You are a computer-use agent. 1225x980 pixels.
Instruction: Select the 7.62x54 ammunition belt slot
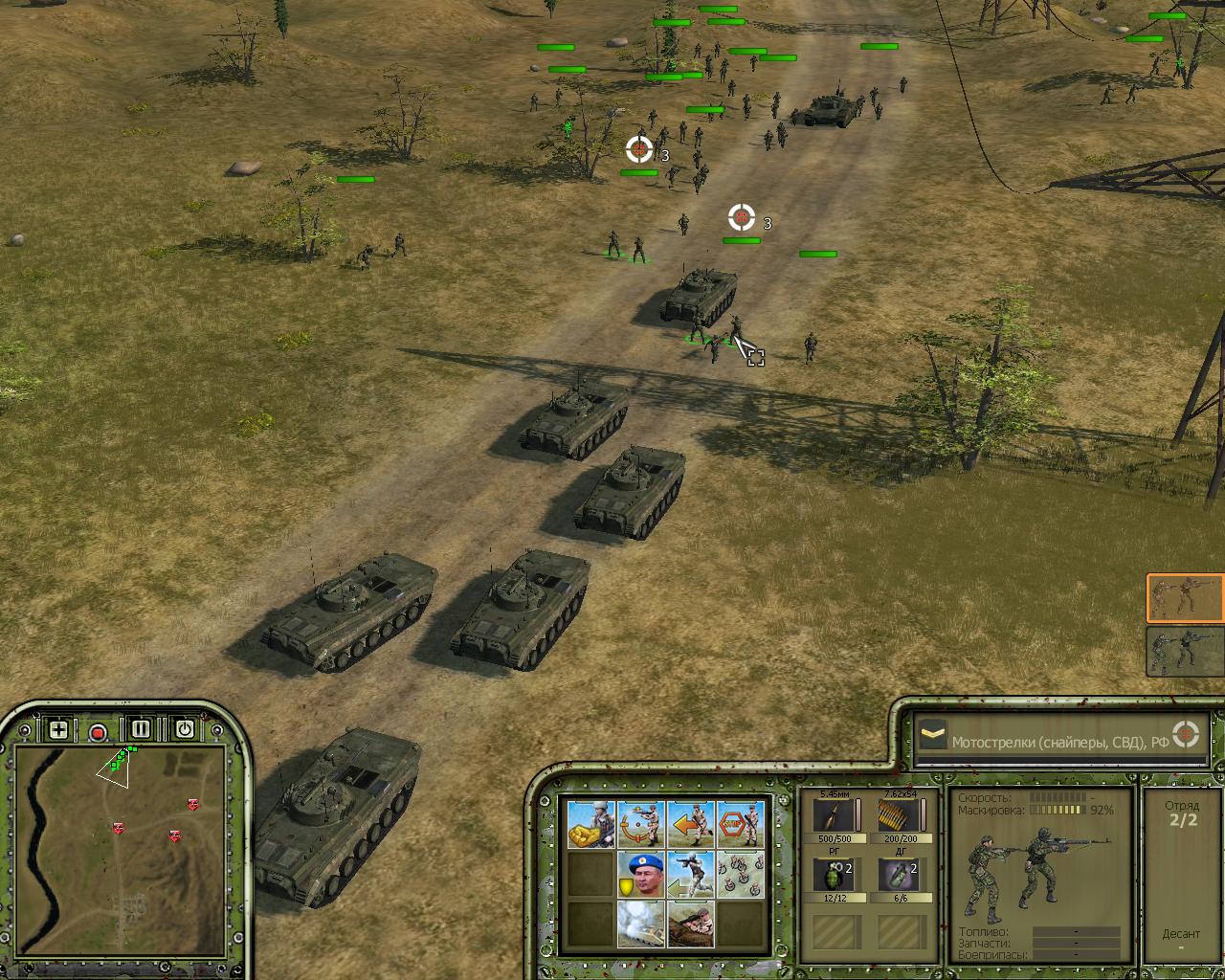900,815
